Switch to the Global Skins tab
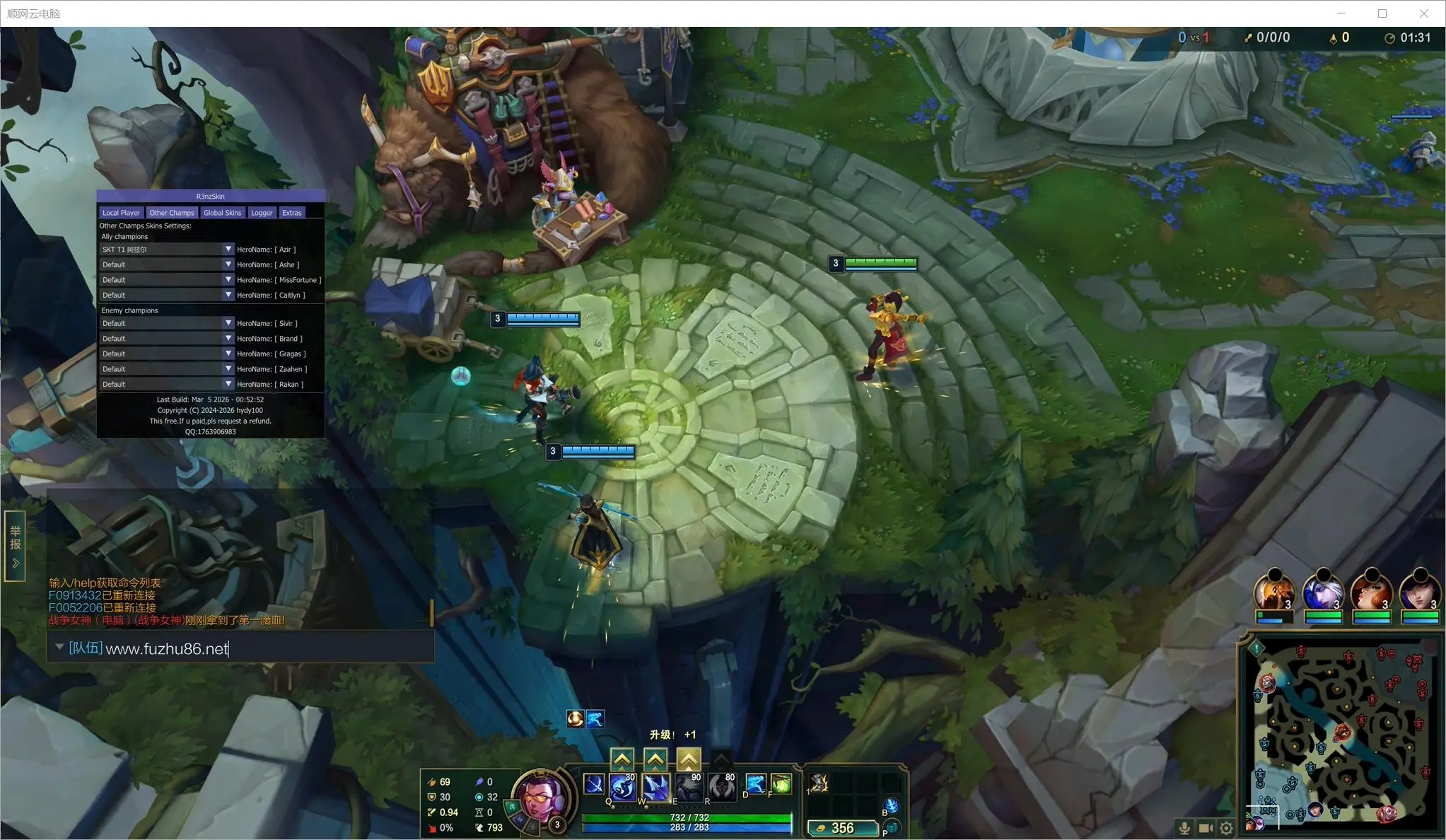Screen dimensions: 1446x840 point(223,212)
